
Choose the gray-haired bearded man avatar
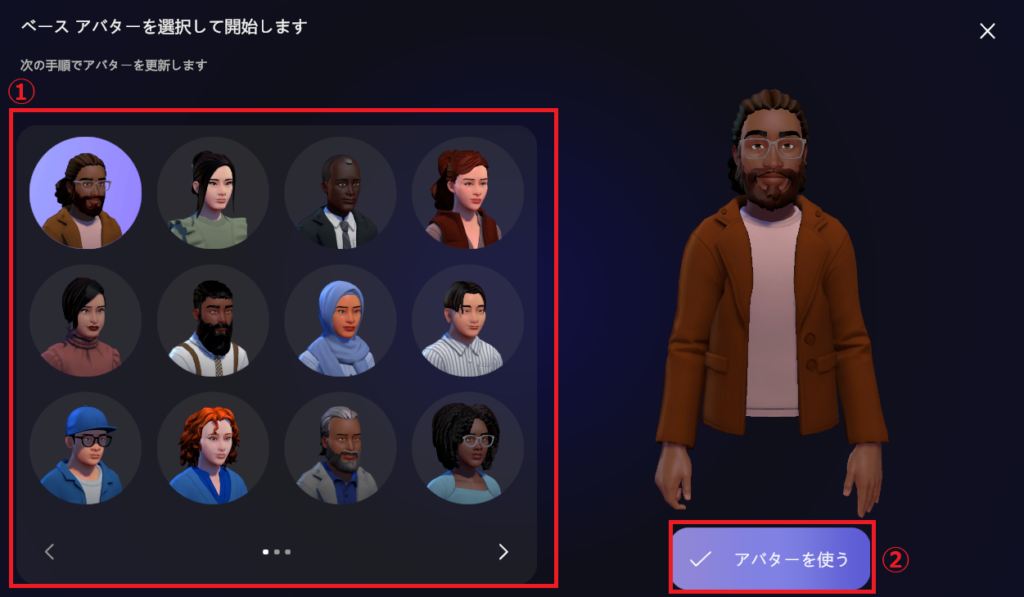pyautogui.click(x=340, y=448)
